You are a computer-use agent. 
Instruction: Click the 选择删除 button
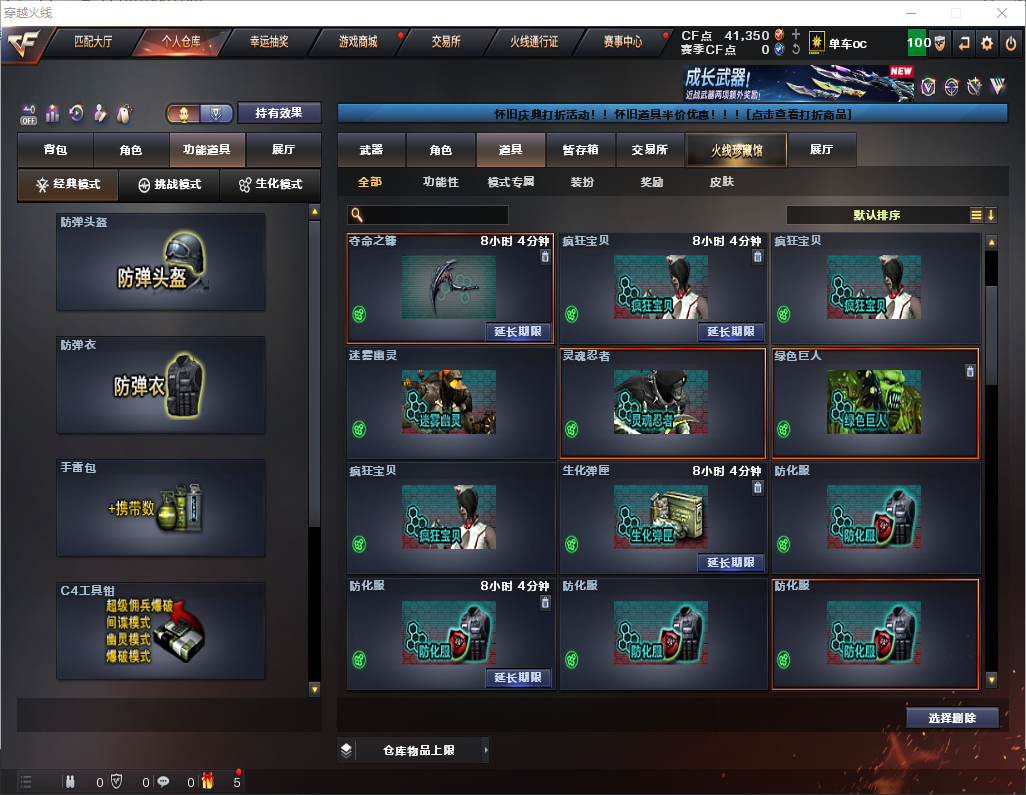point(952,718)
